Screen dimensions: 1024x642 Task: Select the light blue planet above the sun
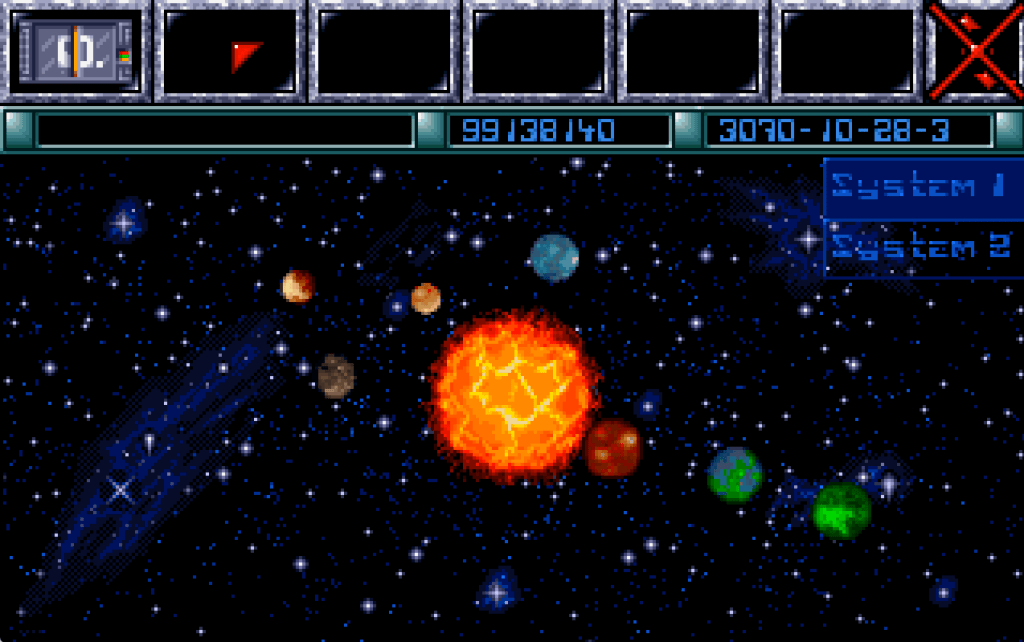[x=555, y=258]
